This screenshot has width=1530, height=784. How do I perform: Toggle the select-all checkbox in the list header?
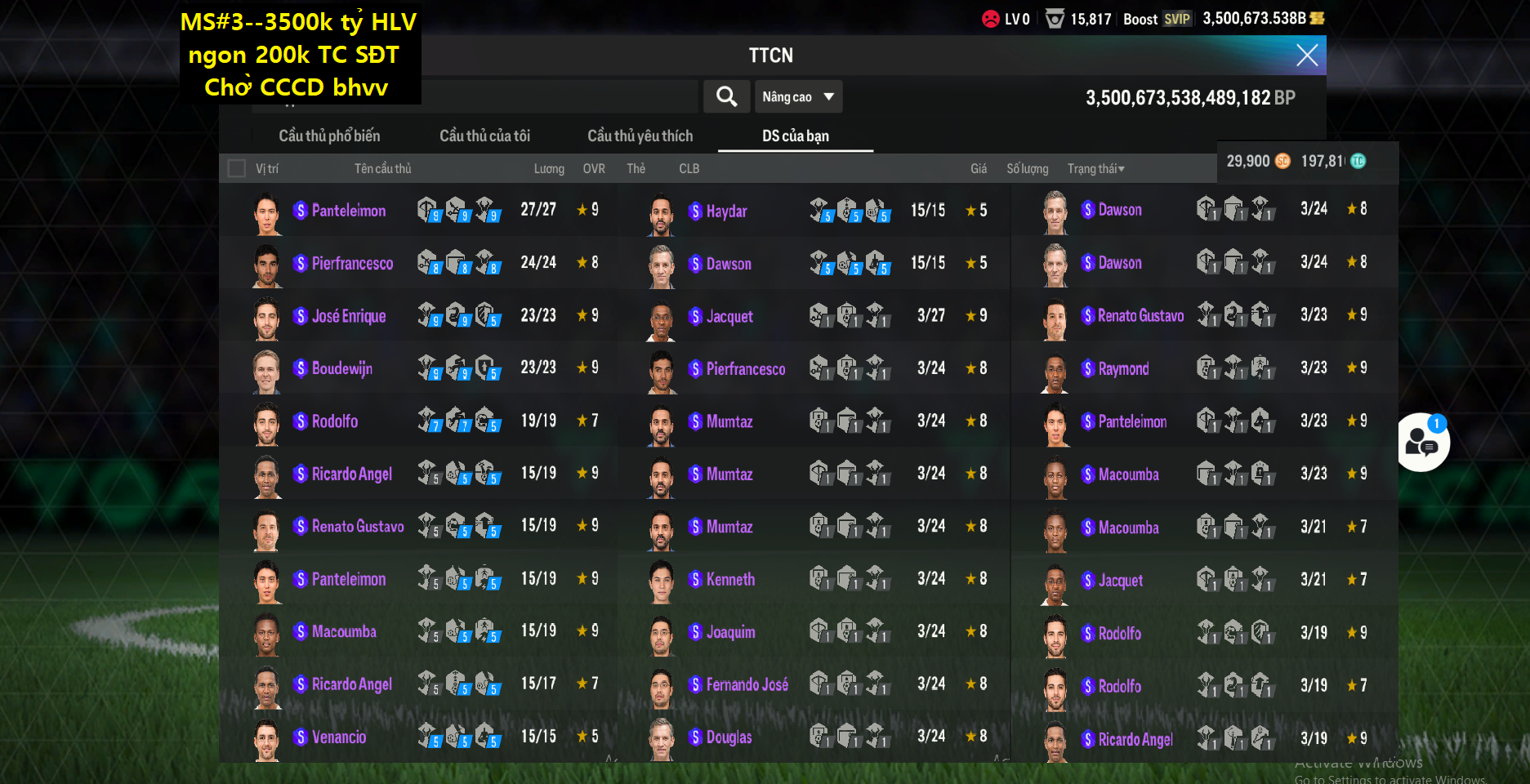237,168
